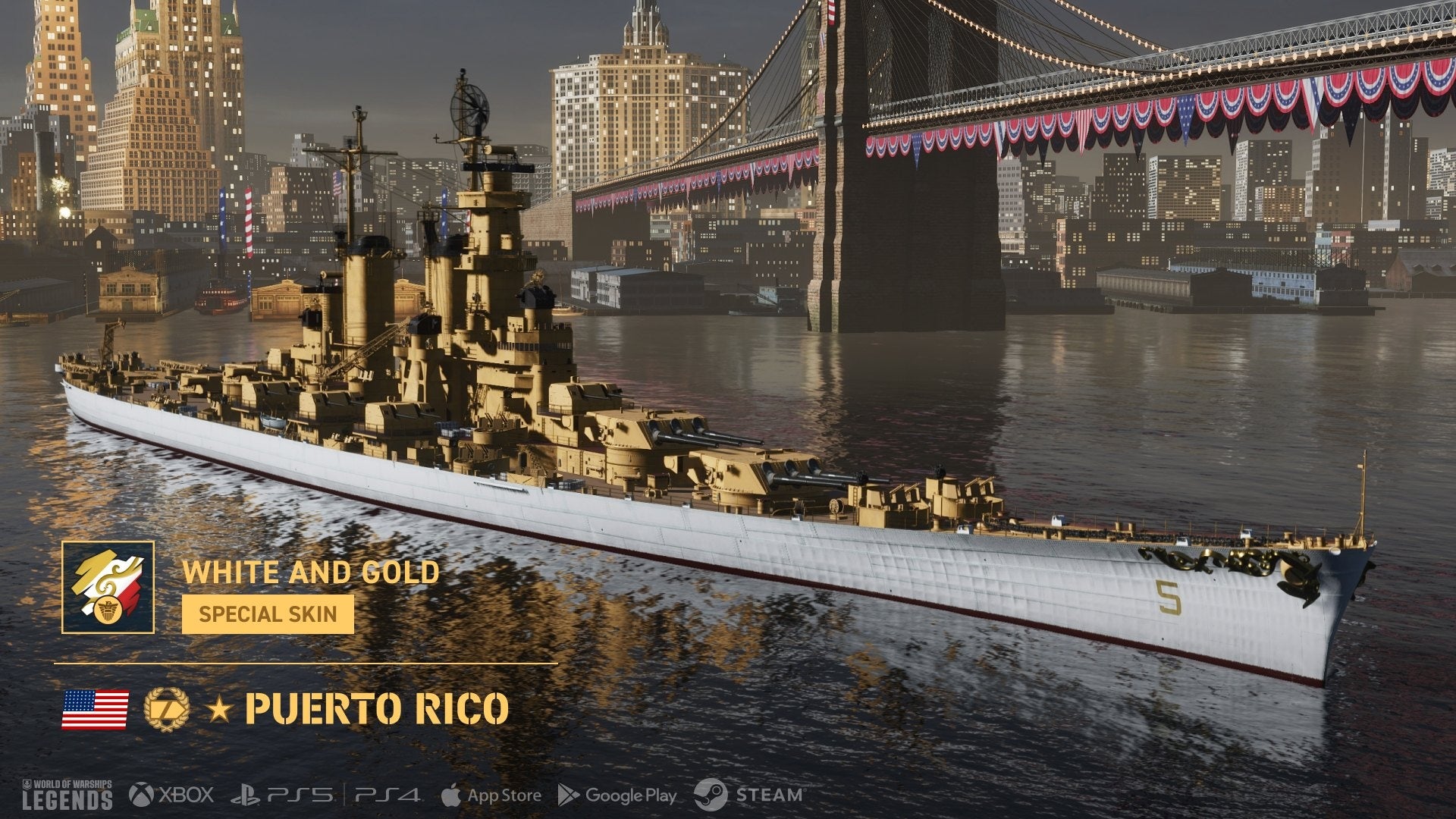Screen dimensions: 1456x819
Task: Open the Google Play logo
Action: pos(617,795)
